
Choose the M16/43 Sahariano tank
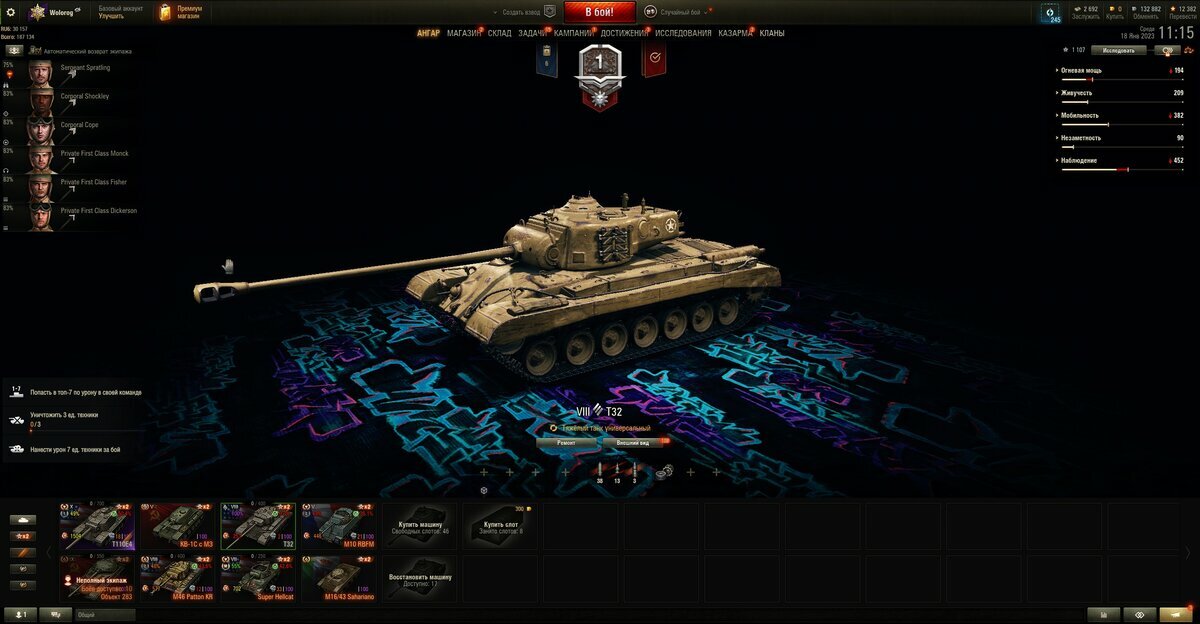338,578
